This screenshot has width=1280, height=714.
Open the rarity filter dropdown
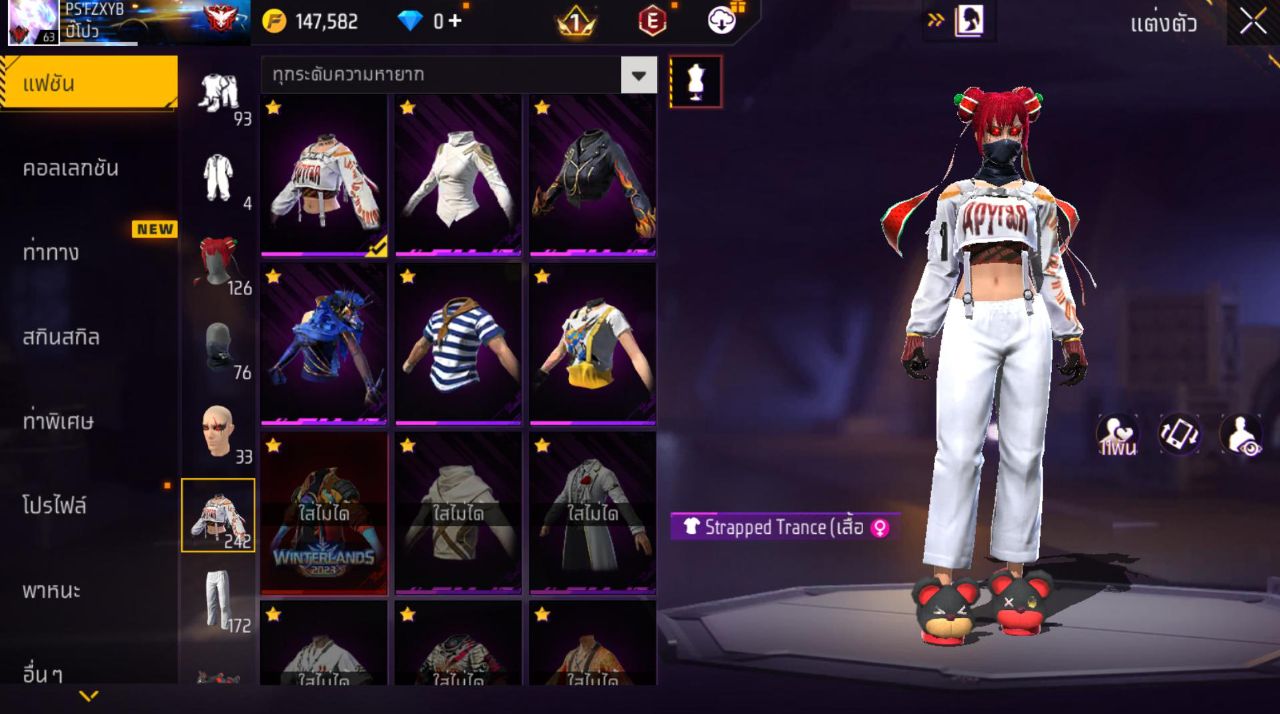tap(638, 75)
